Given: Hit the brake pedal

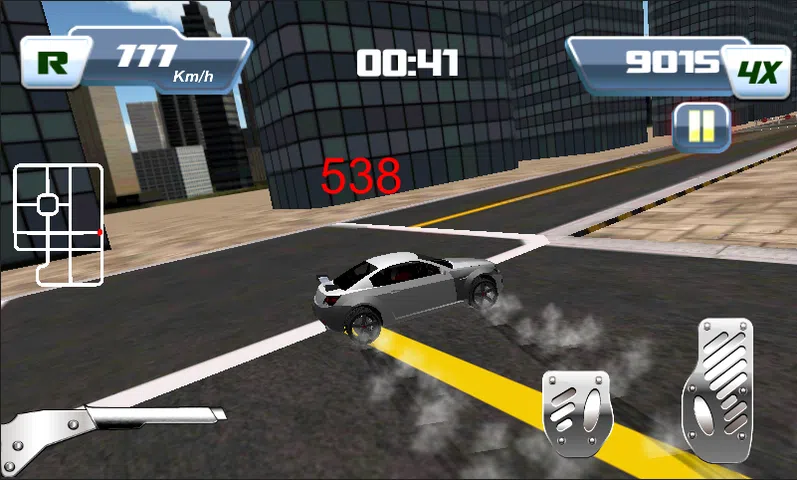Looking at the screenshot, I should [x=576, y=412].
